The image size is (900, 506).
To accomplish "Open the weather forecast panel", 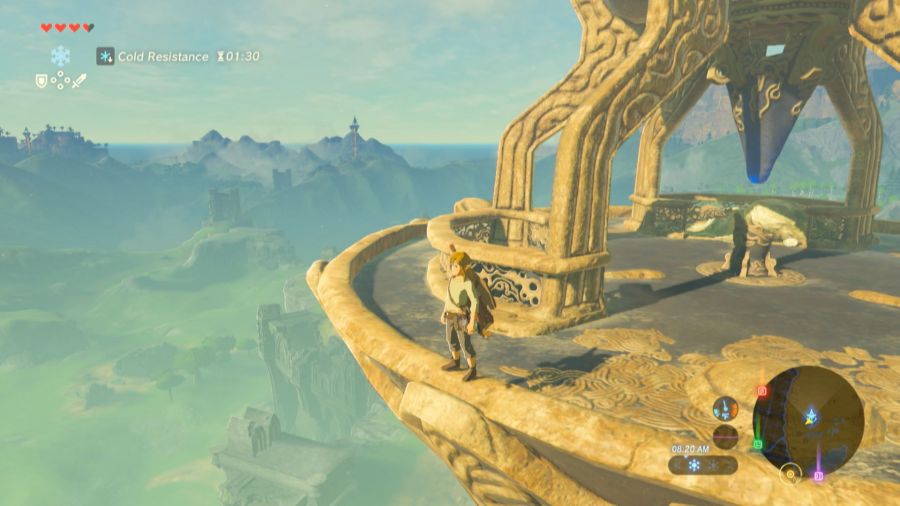I will click(x=704, y=465).
